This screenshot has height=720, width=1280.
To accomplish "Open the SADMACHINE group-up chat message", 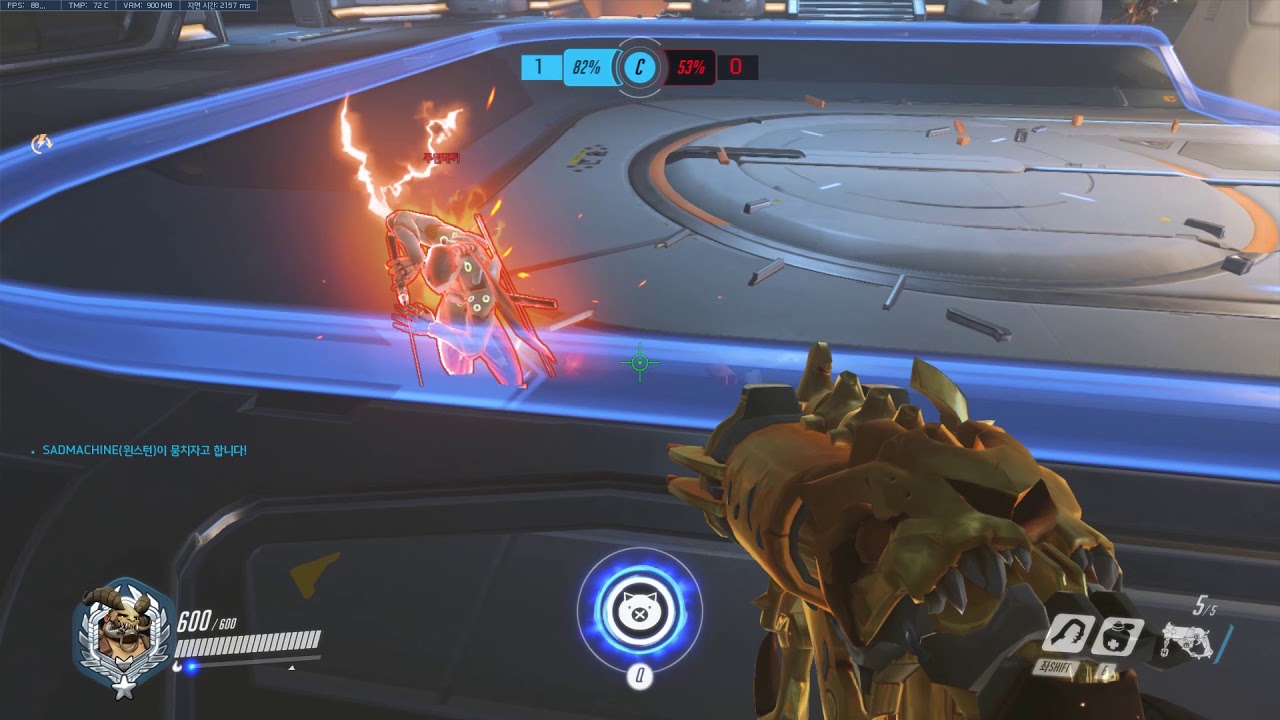I will (x=144, y=451).
